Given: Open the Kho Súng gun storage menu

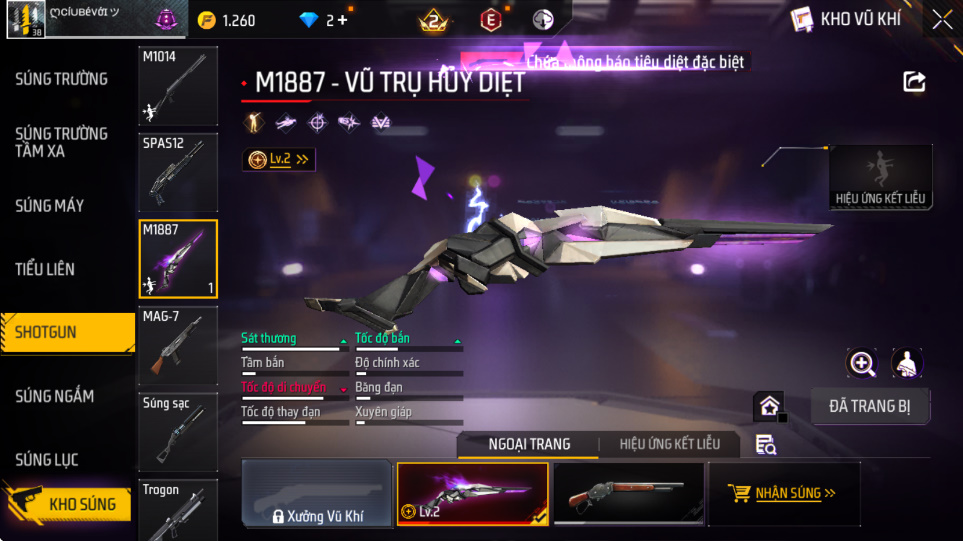Looking at the screenshot, I should (68, 504).
